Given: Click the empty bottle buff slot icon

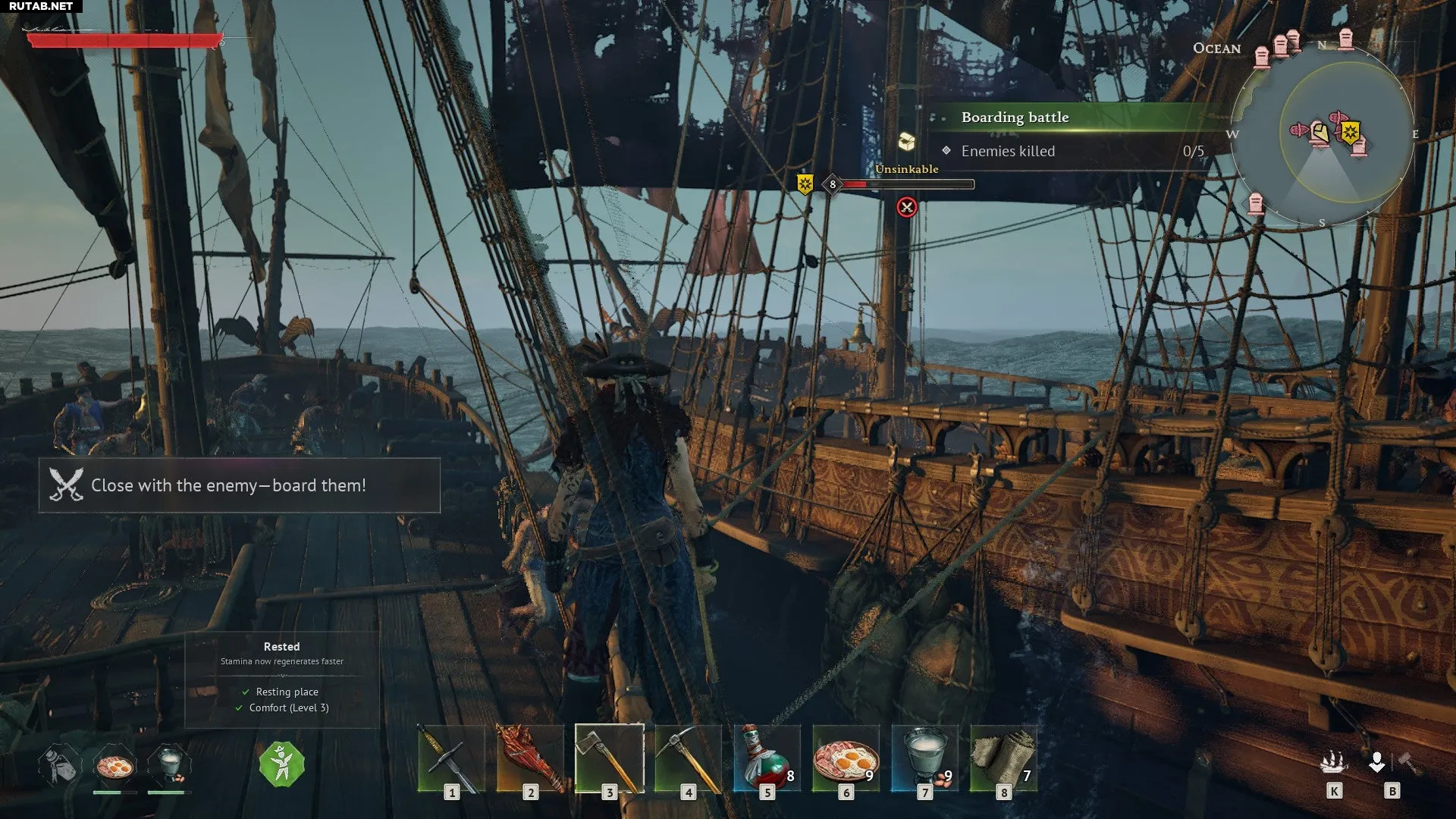Looking at the screenshot, I should pyautogui.click(x=60, y=766).
